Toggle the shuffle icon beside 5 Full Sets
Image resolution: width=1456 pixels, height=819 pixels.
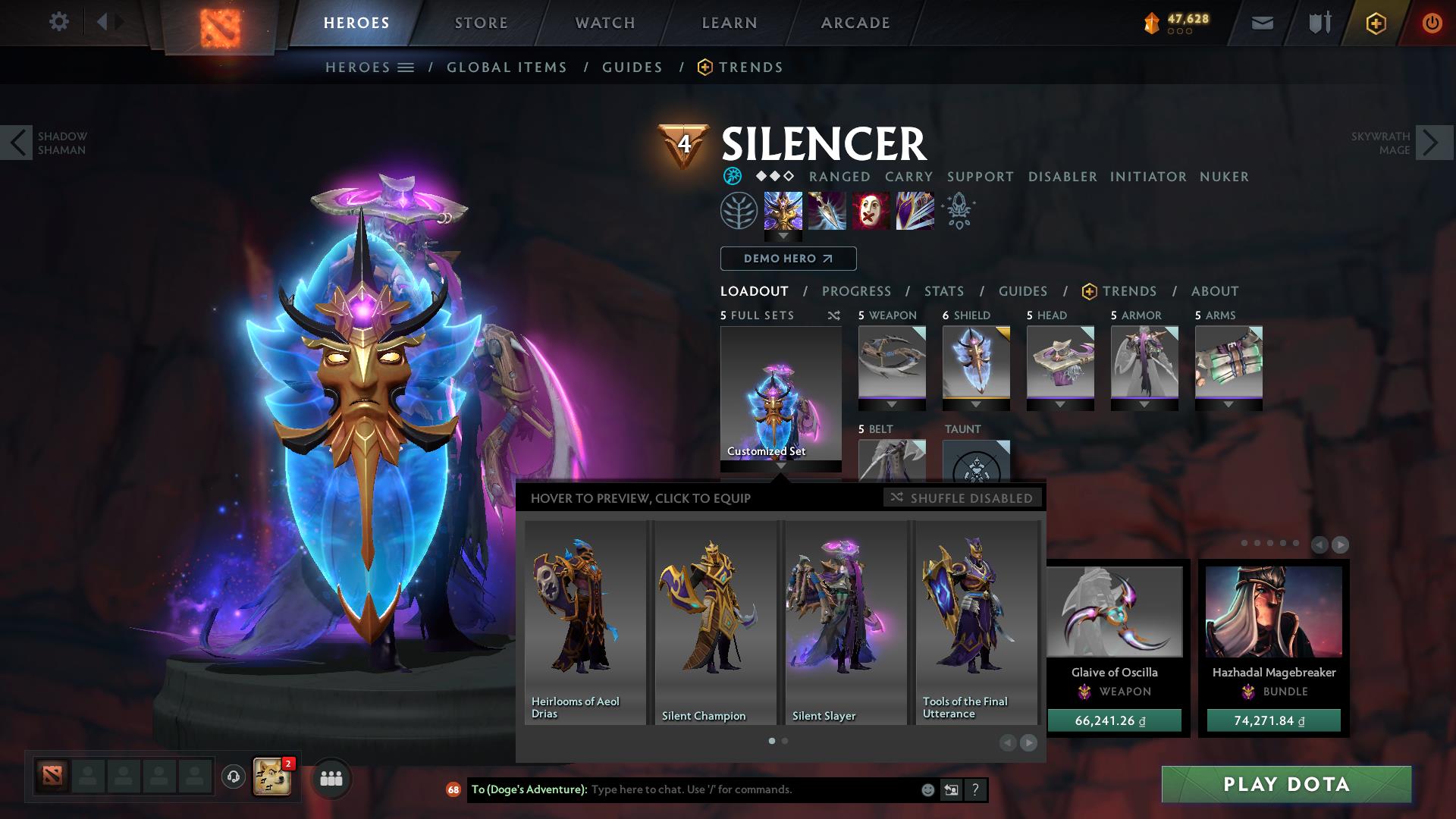[834, 315]
